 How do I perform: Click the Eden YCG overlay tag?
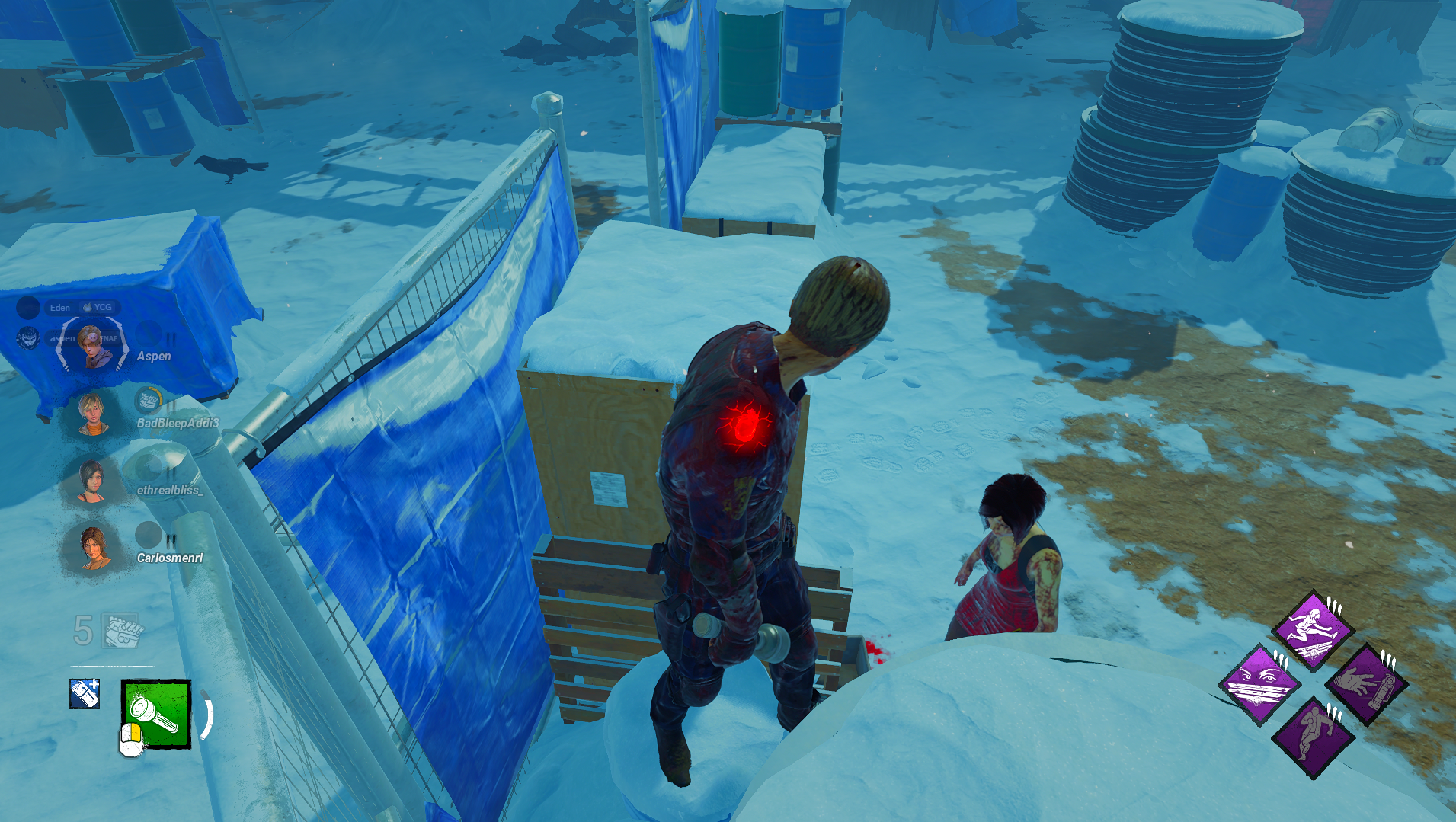coord(81,307)
